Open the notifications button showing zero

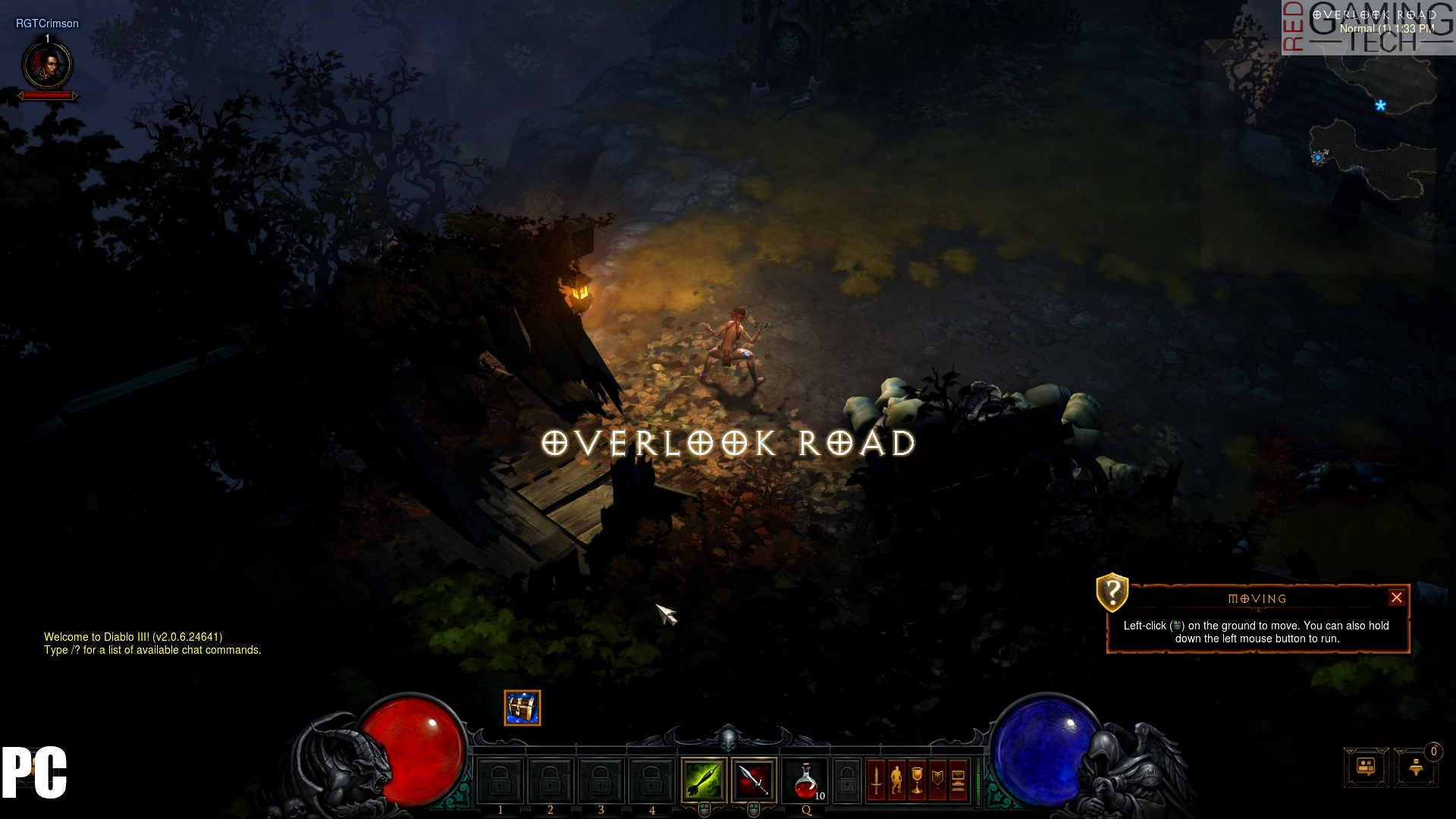pyautogui.click(x=1417, y=767)
